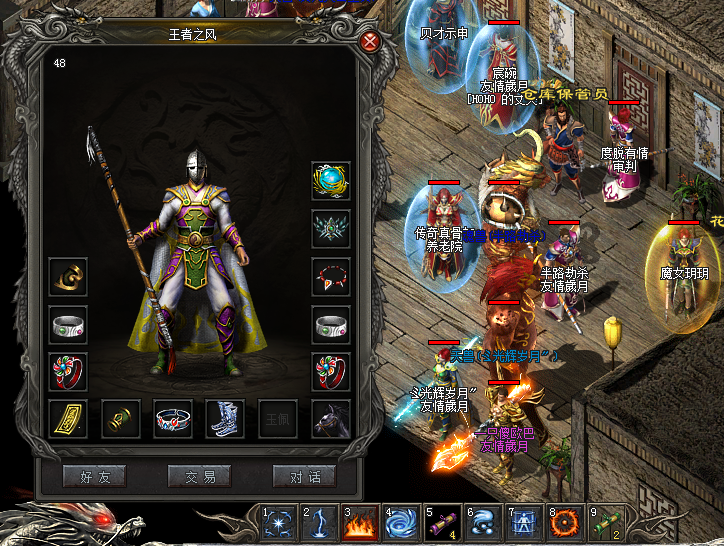Select the glowing blue orb equipment slot
This screenshot has height=546, width=724.
pyautogui.click(x=330, y=181)
